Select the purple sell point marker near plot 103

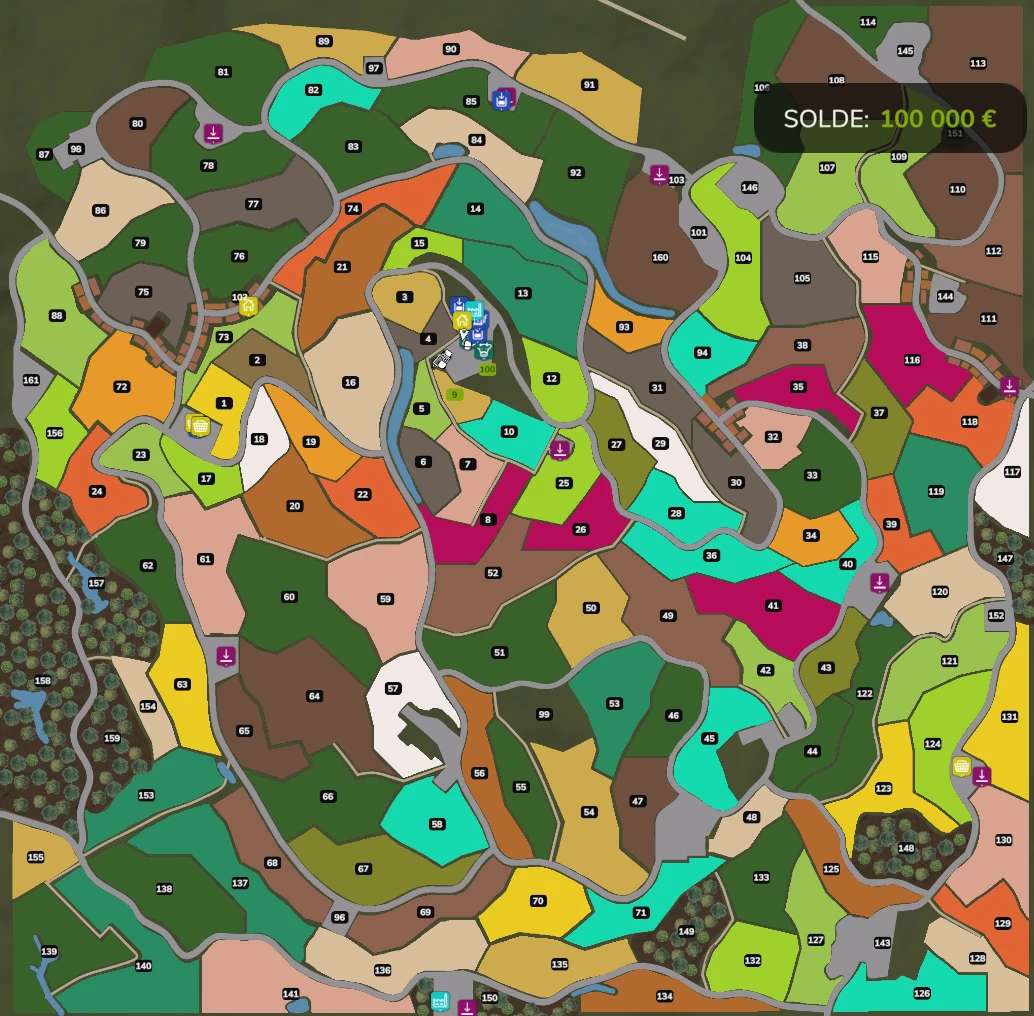(659, 174)
